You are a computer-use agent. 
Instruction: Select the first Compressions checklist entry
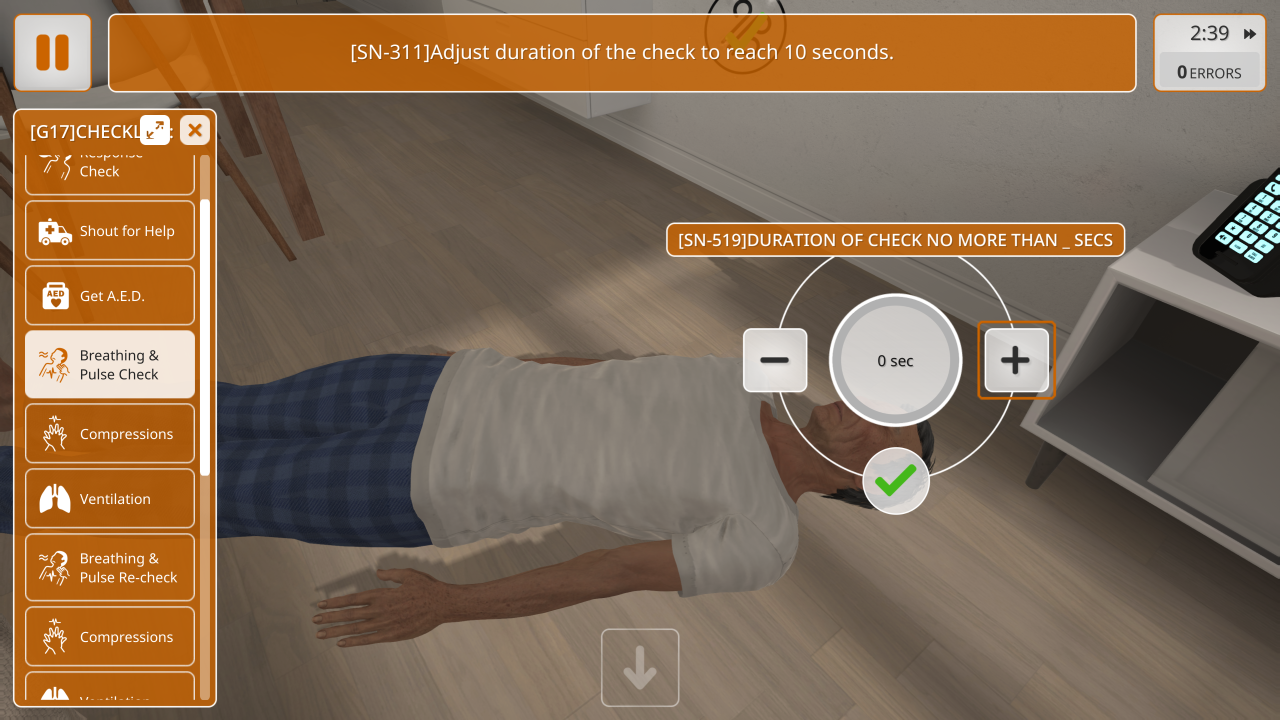click(x=110, y=434)
